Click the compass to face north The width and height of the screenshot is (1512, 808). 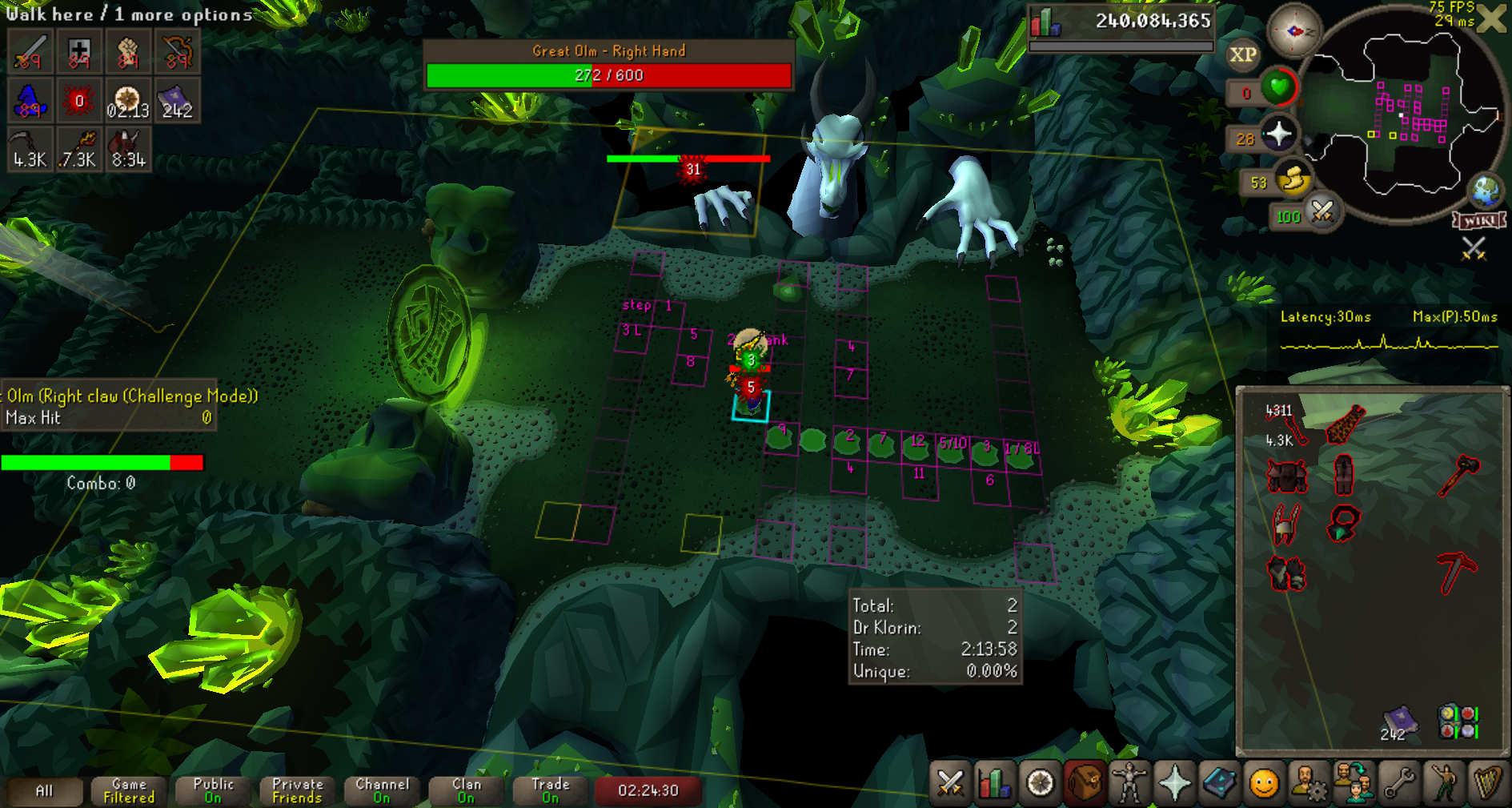click(1293, 31)
